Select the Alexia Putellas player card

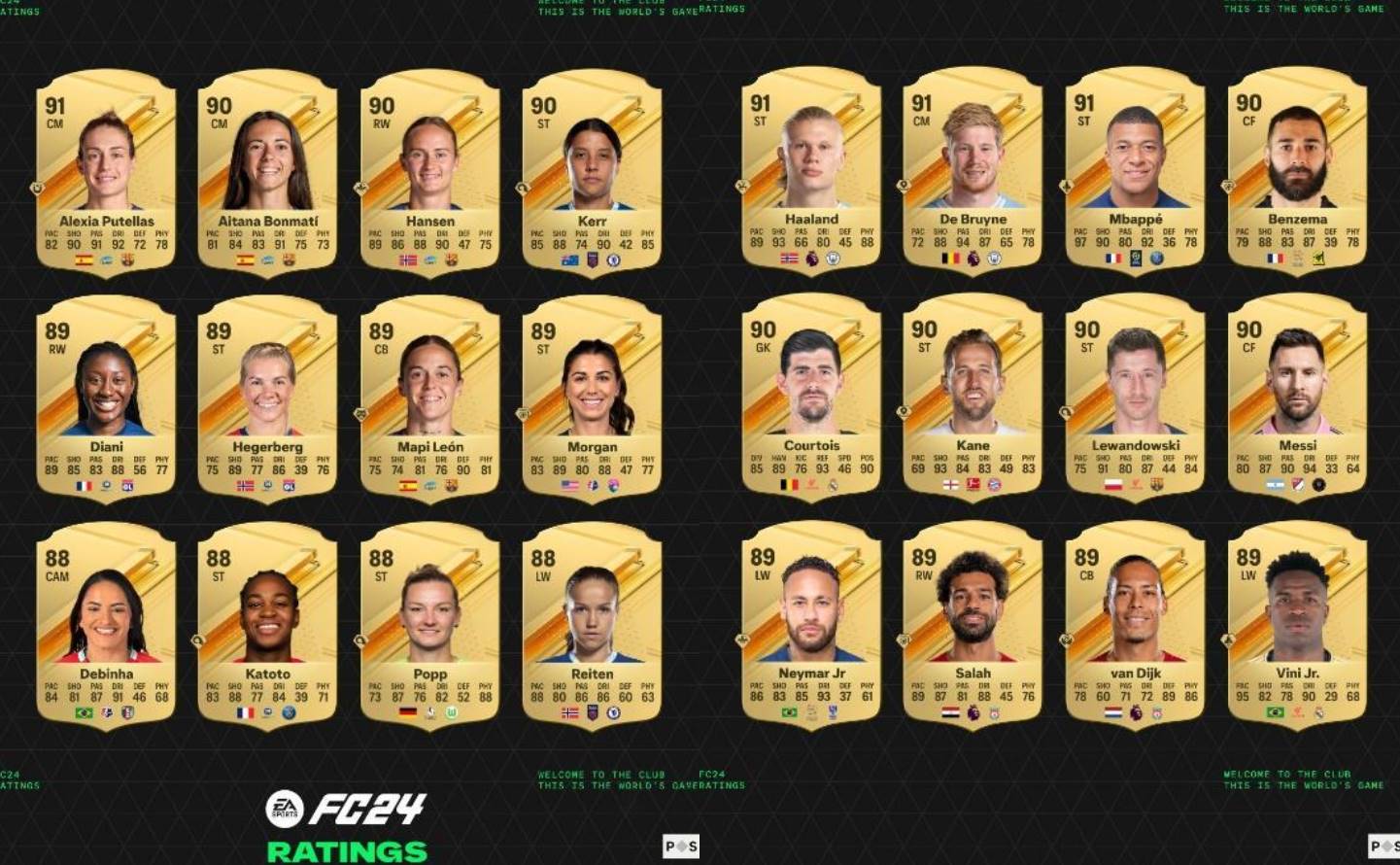(x=106, y=173)
